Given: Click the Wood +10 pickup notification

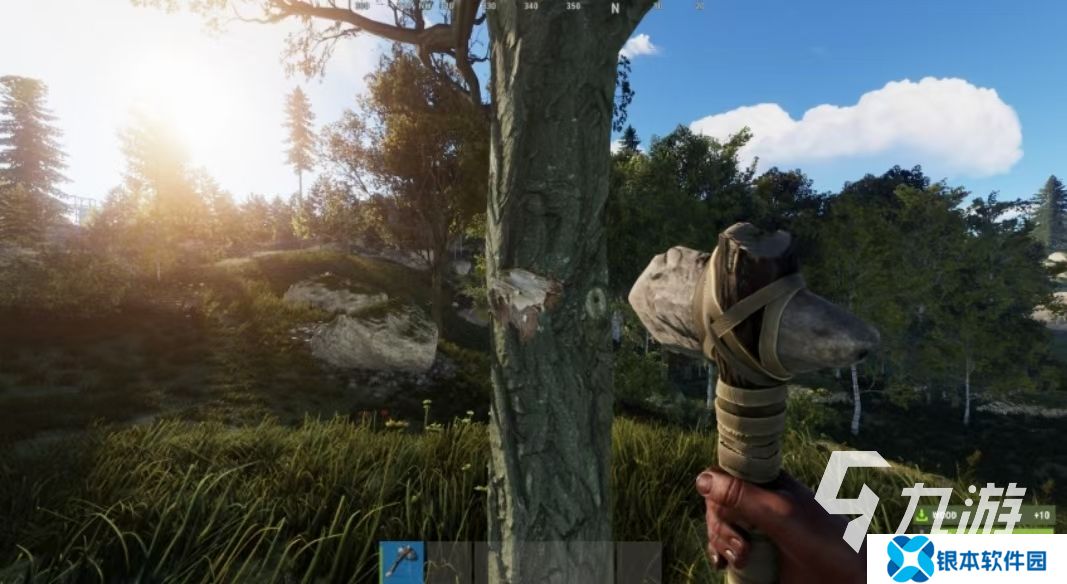Looking at the screenshot, I should [x=981, y=516].
